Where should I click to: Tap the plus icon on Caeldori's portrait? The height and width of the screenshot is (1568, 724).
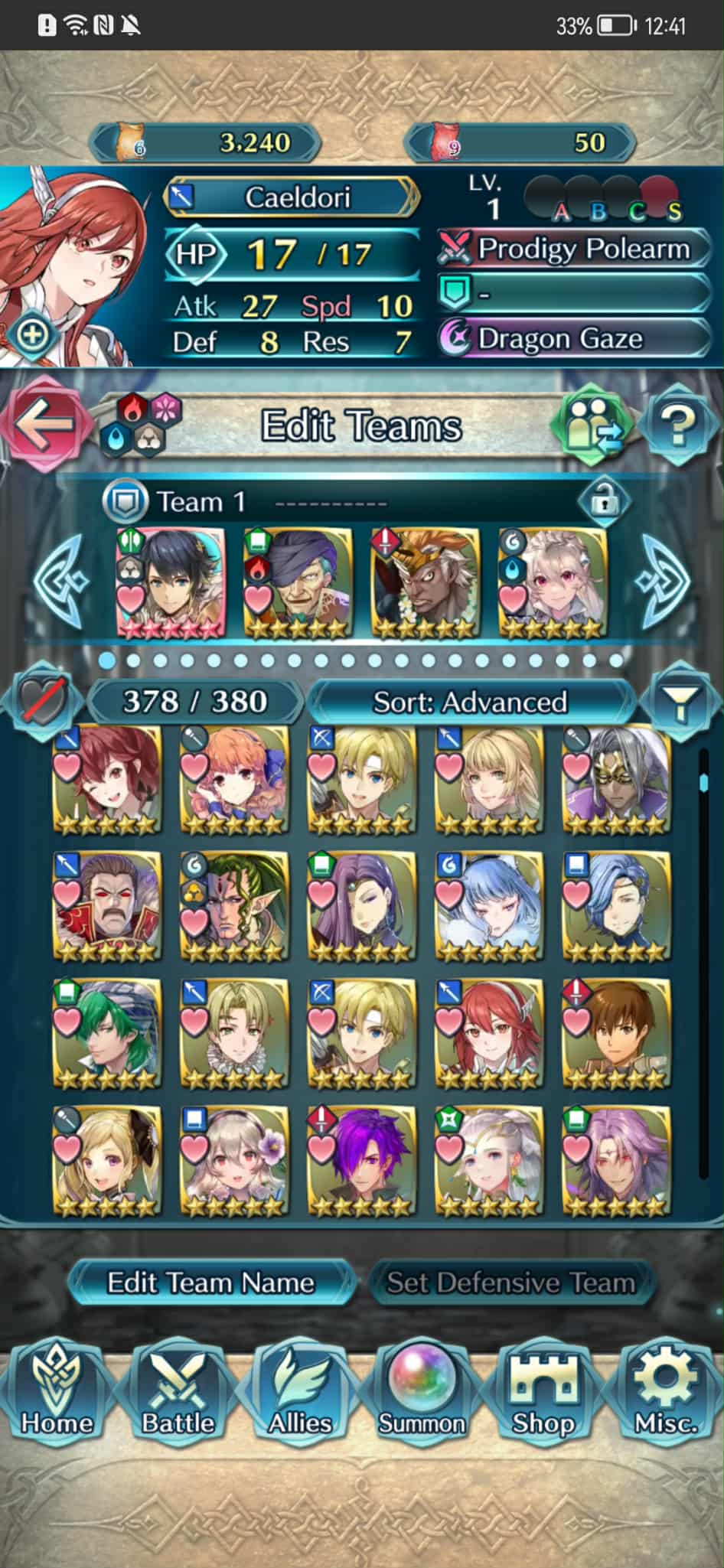tap(32, 334)
